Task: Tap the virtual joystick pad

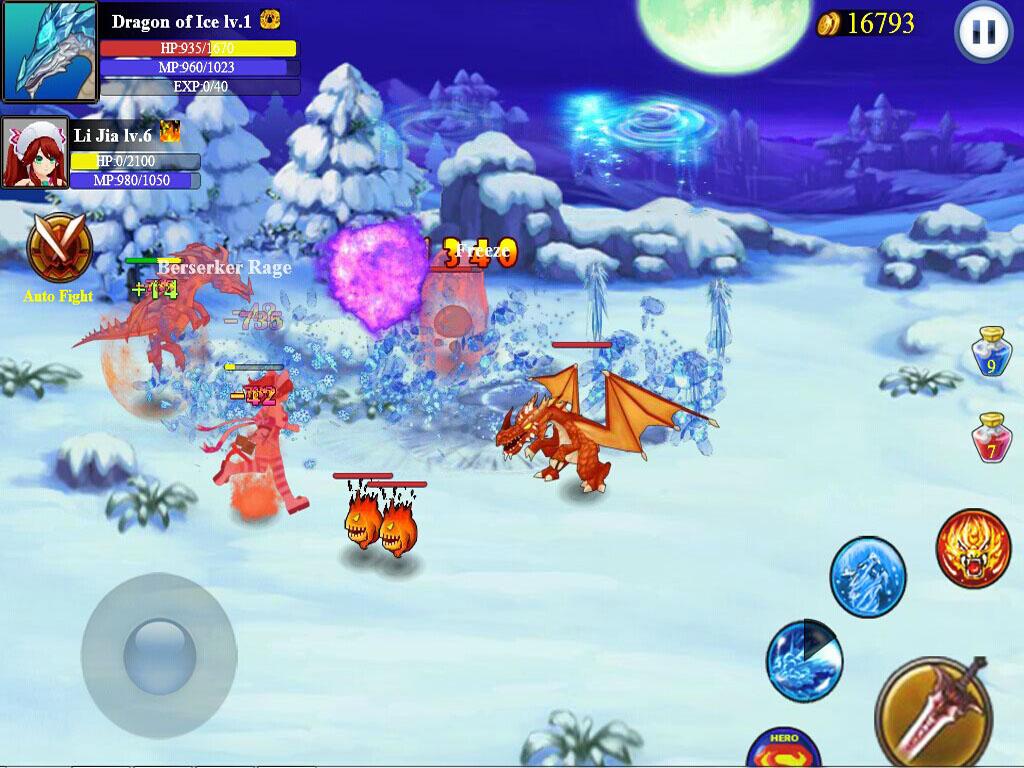Action: coord(158,642)
